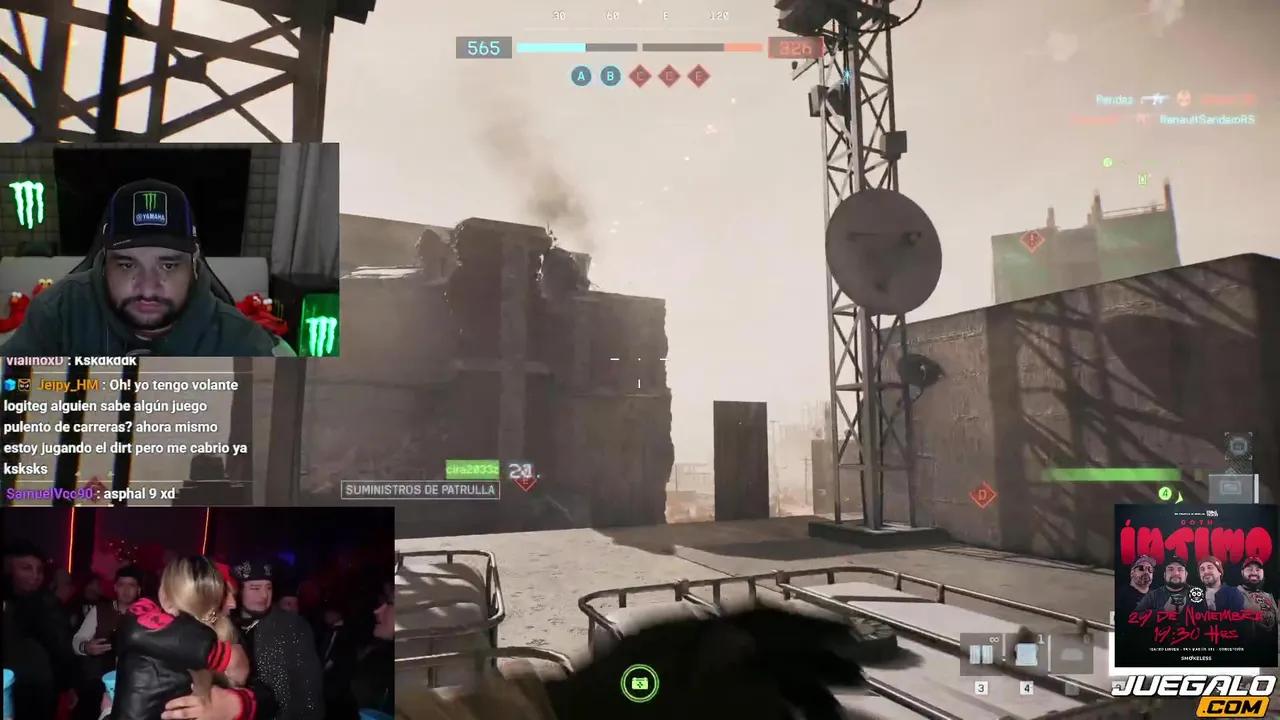Click the Suministros de Patrulla label
This screenshot has width=1280, height=720.
click(x=420, y=490)
